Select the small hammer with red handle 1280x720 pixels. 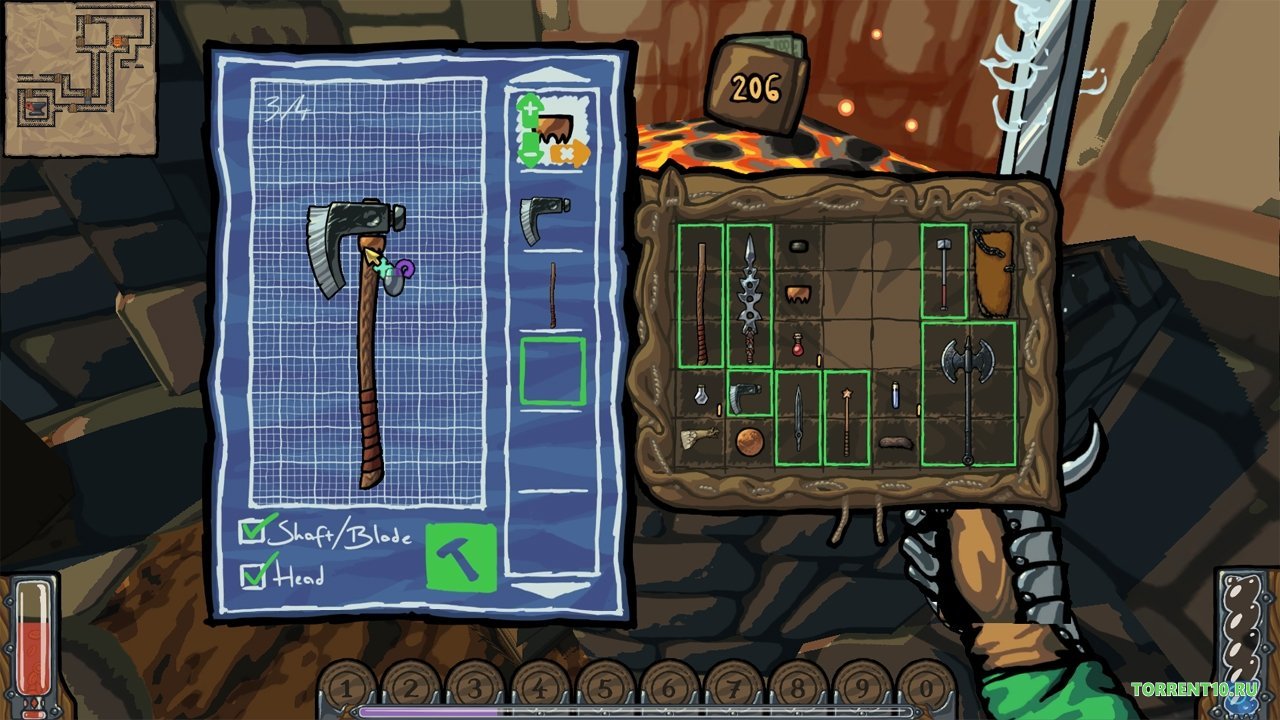point(943,272)
